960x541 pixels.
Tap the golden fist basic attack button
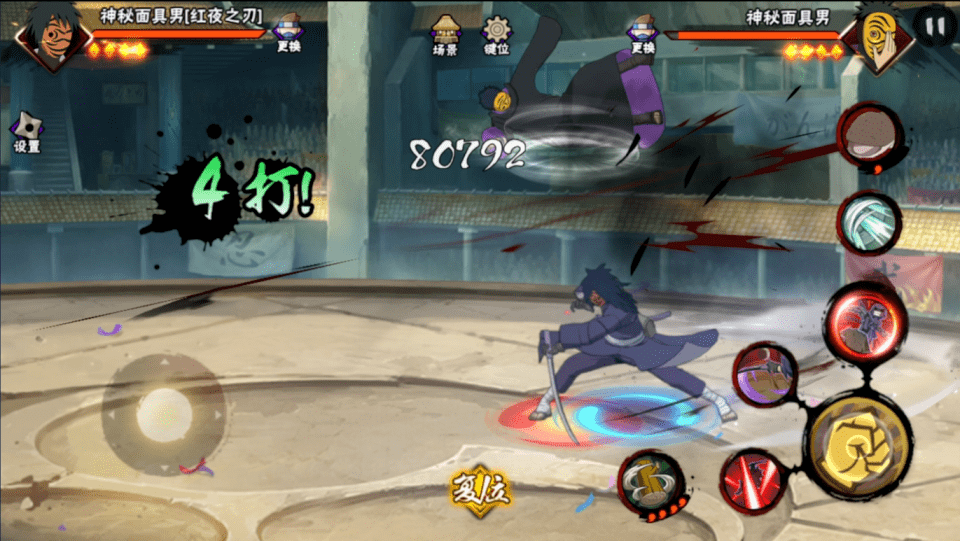pos(858,445)
